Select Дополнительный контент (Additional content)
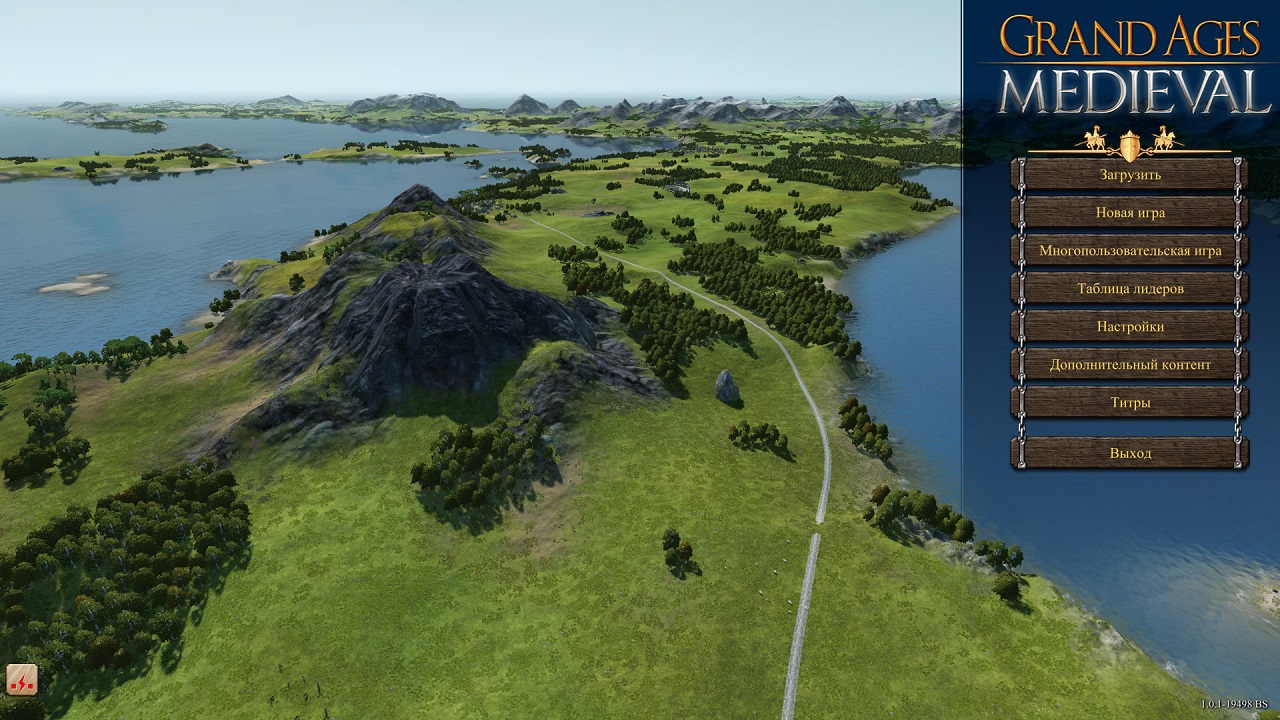 1130,364
